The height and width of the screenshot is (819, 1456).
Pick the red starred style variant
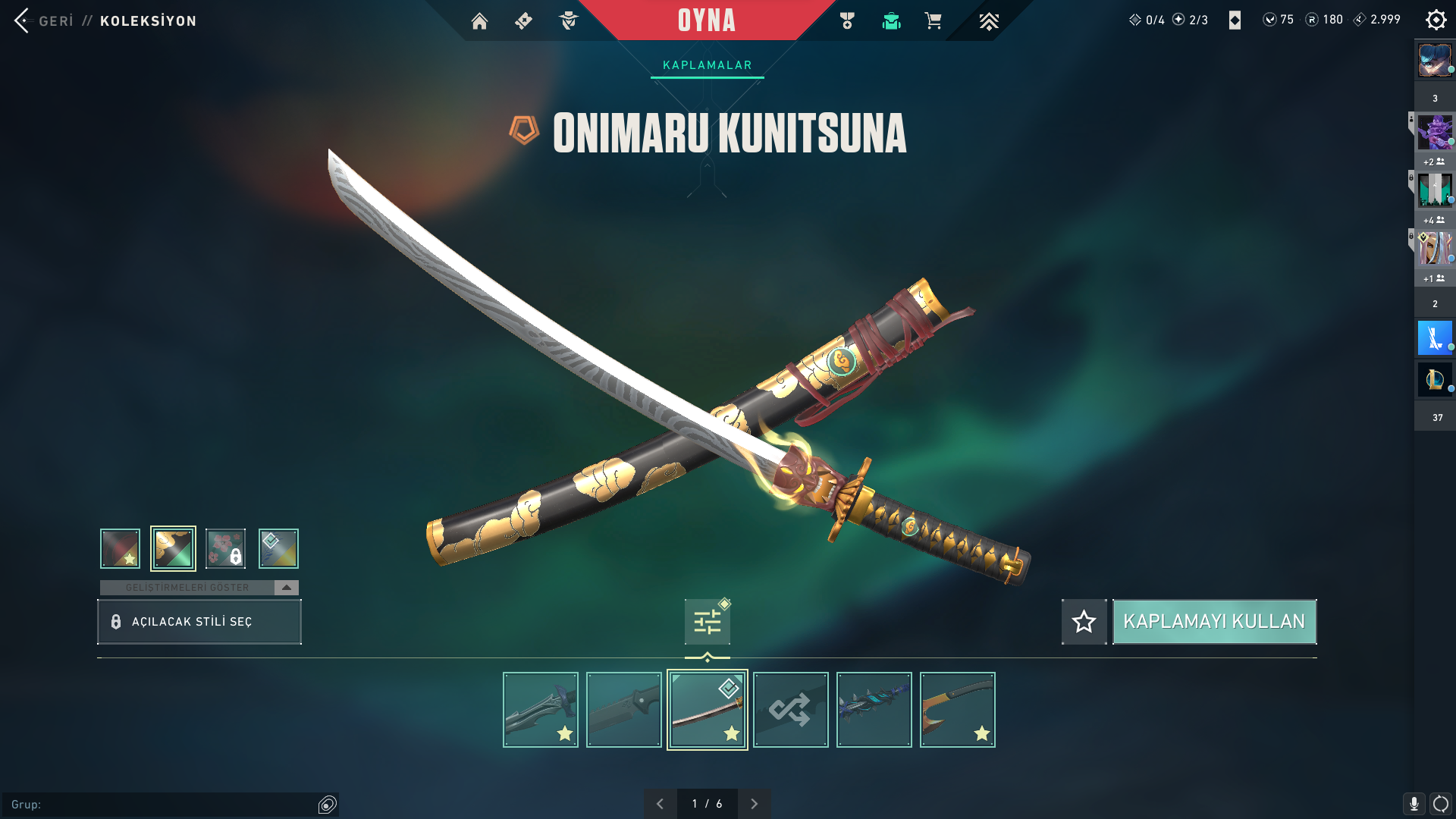[120, 548]
